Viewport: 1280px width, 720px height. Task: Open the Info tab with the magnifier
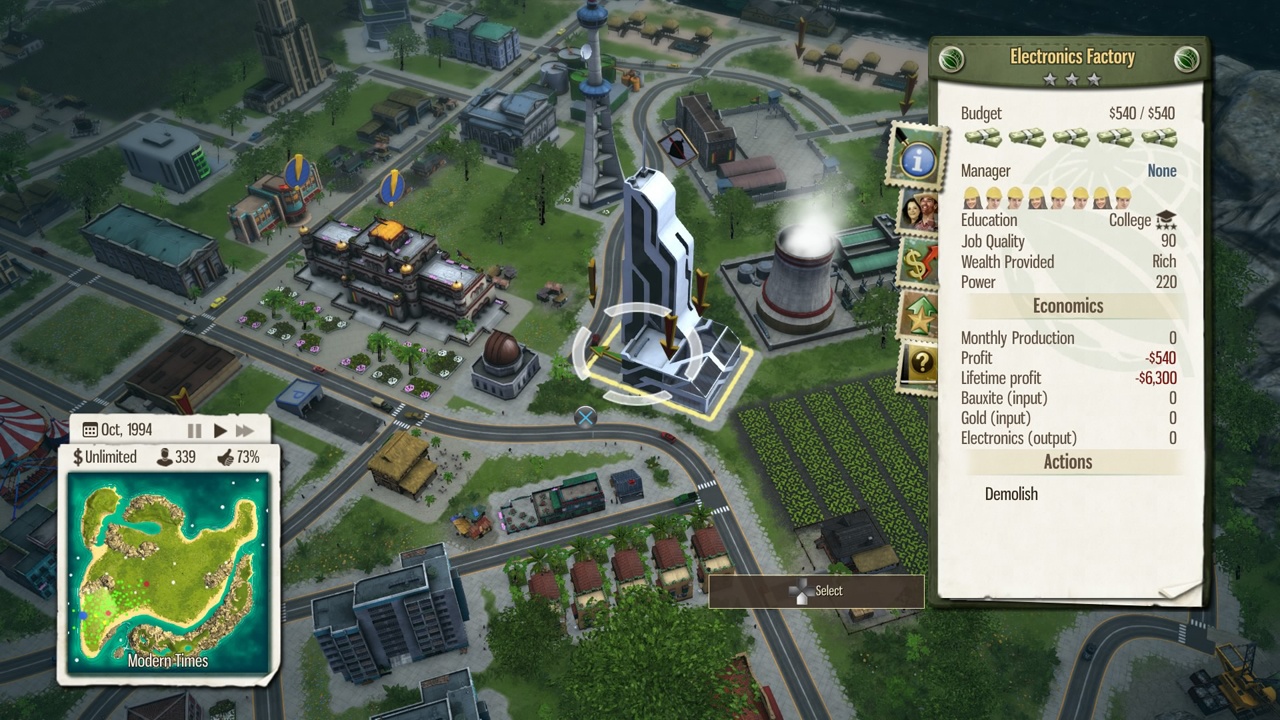pos(916,157)
